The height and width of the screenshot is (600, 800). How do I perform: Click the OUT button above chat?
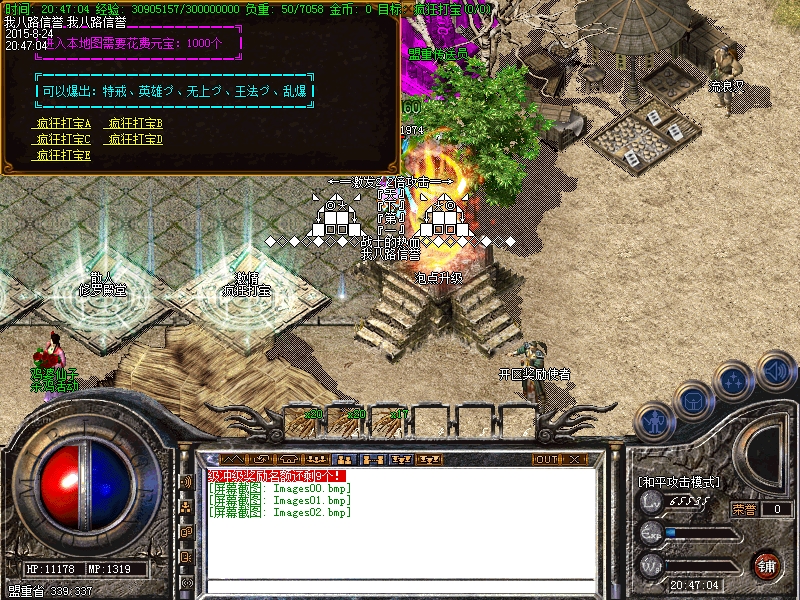point(546,460)
